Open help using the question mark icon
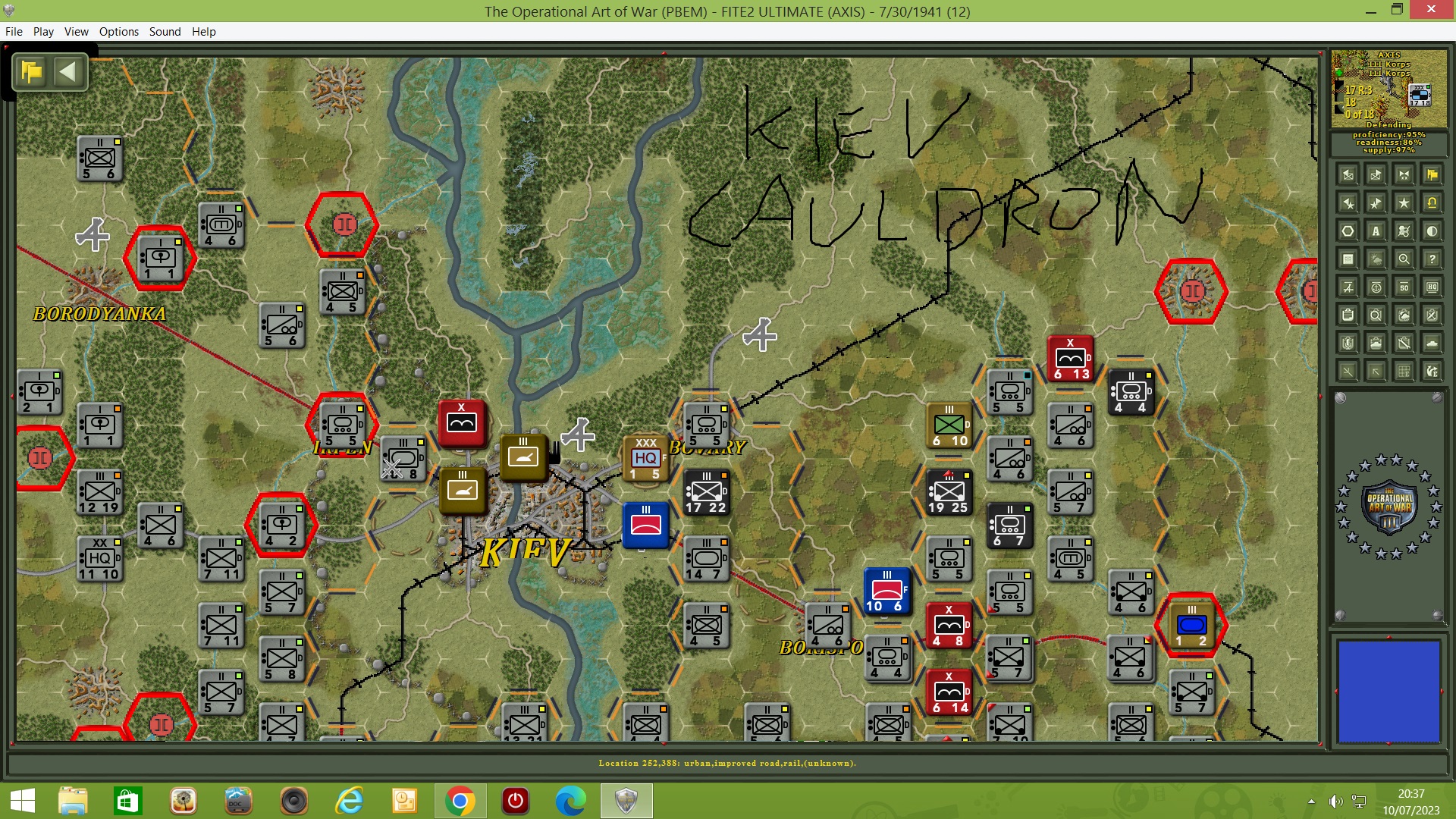 [1432, 259]
